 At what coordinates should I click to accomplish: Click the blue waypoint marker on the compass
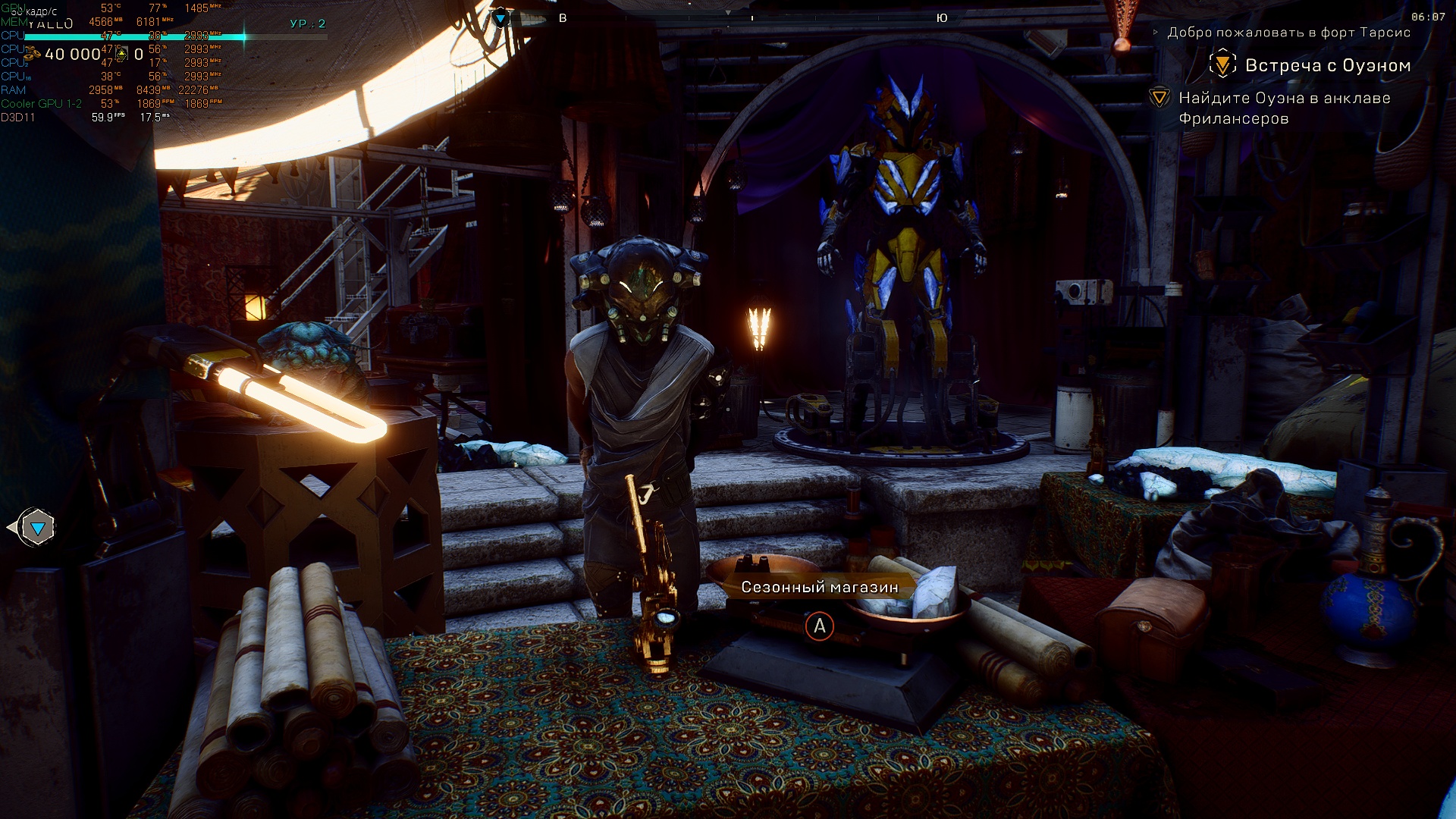point(501,17)
